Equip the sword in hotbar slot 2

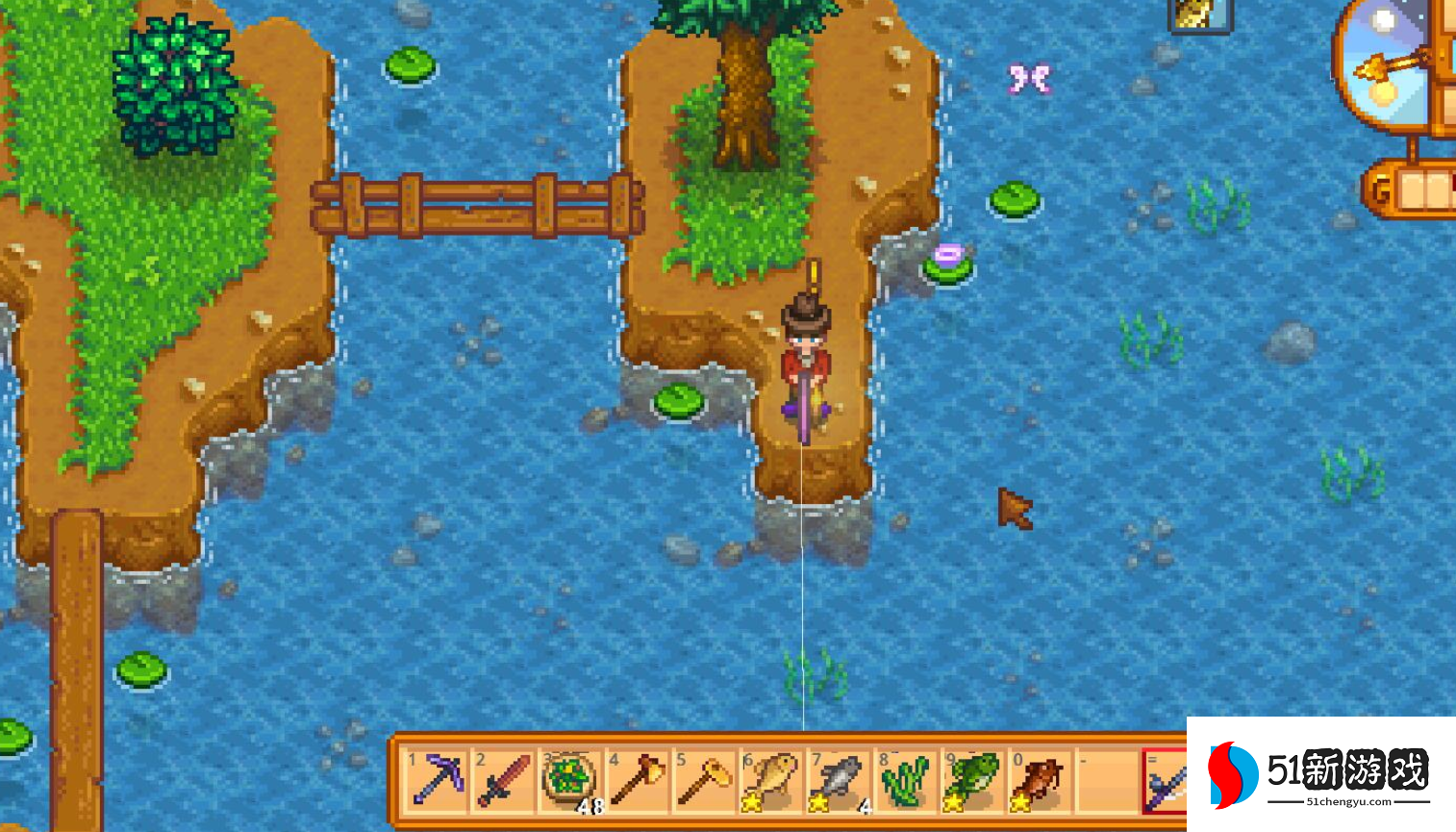pos(504,780)
